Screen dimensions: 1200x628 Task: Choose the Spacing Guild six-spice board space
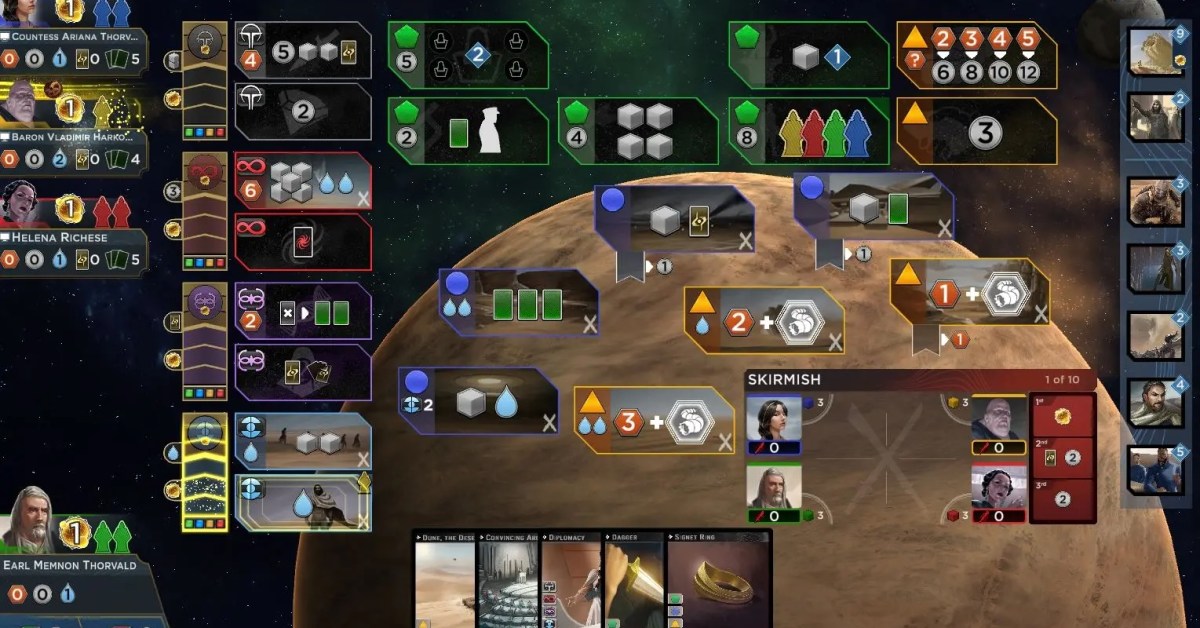(303, 182)
